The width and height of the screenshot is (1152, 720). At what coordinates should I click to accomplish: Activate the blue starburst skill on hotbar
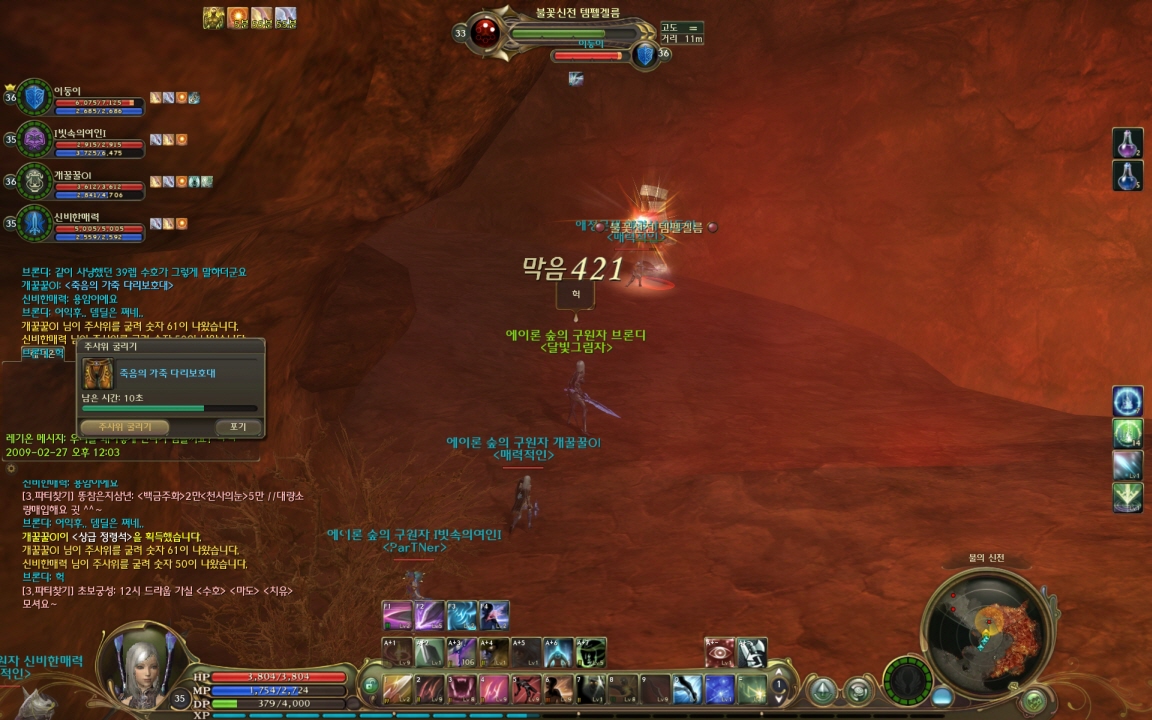pos(719,689)
